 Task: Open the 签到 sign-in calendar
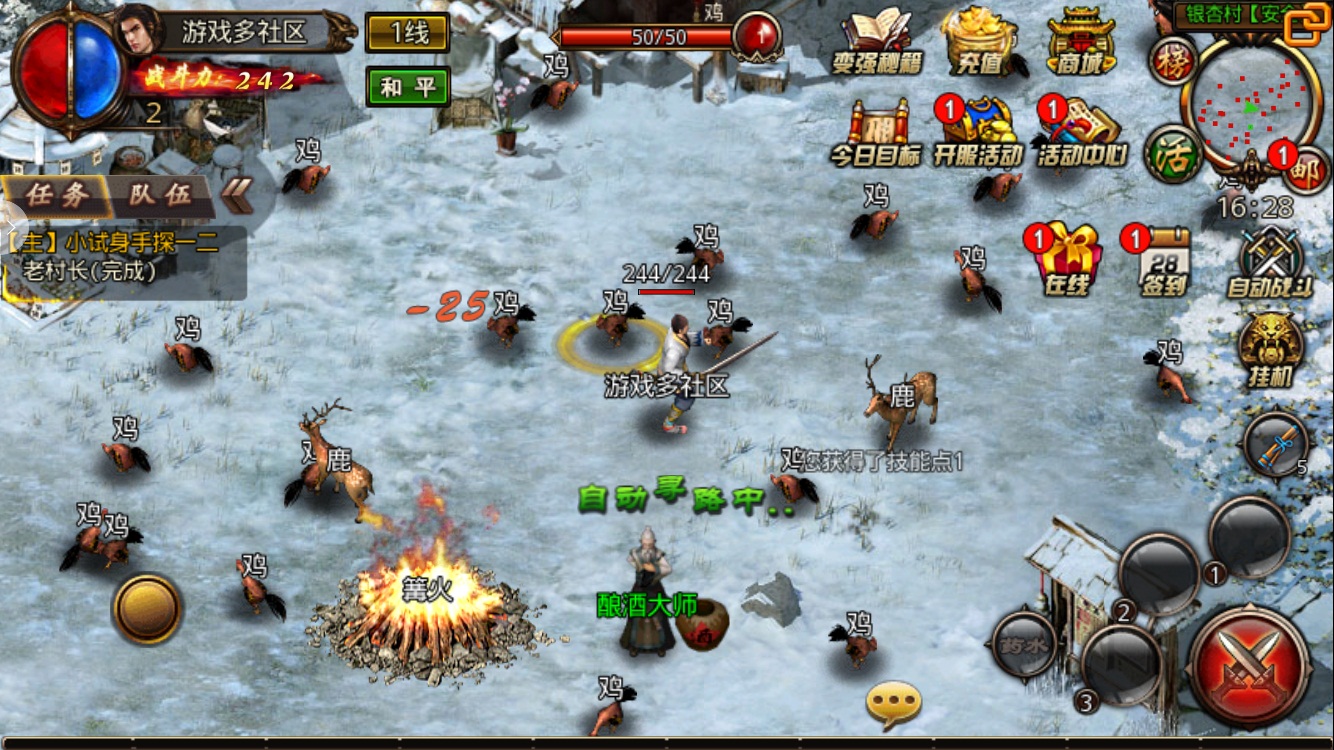point(1163,260)
